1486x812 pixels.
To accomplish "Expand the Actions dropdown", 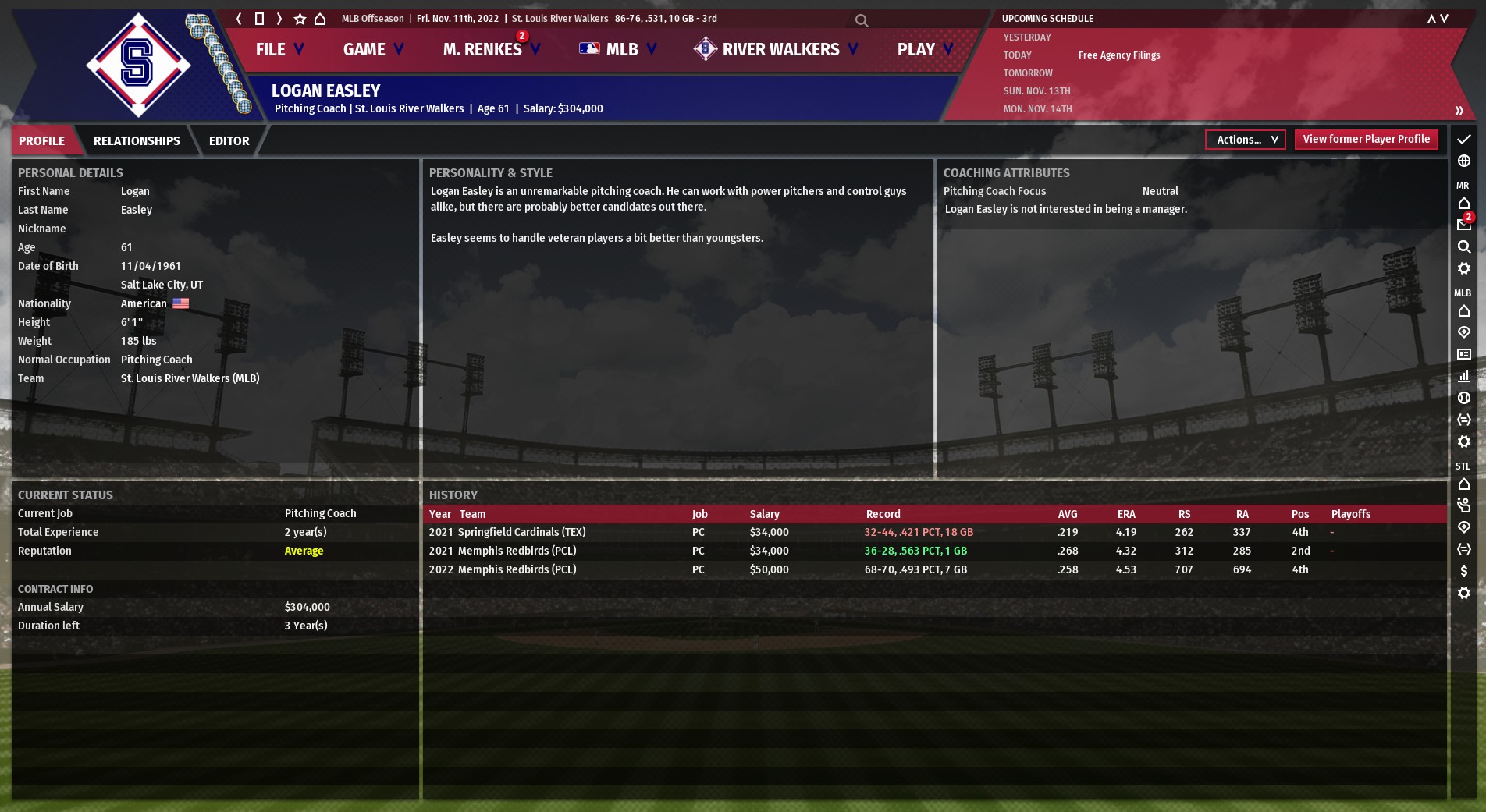I will pyautogui.click(x=1246, y=140).
